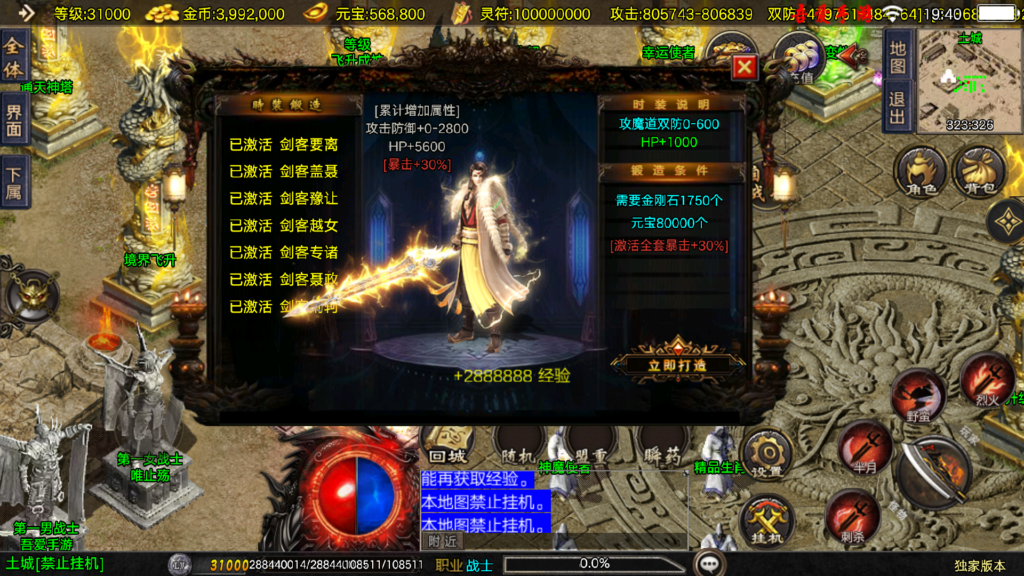Open the chat speech bubble
Screen dimensions: 1024x576
pos(710,563)
